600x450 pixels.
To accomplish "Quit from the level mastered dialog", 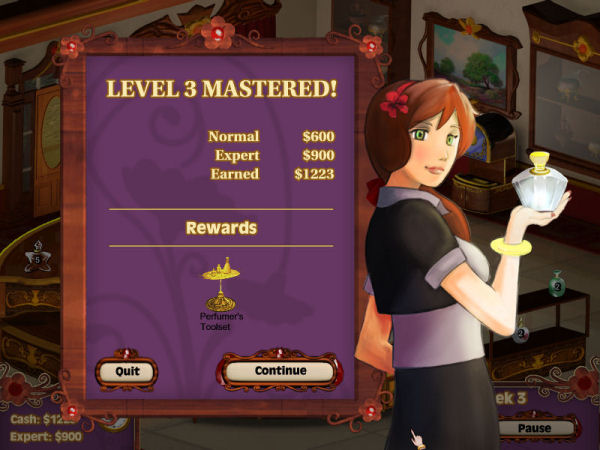I will (126, 371).
